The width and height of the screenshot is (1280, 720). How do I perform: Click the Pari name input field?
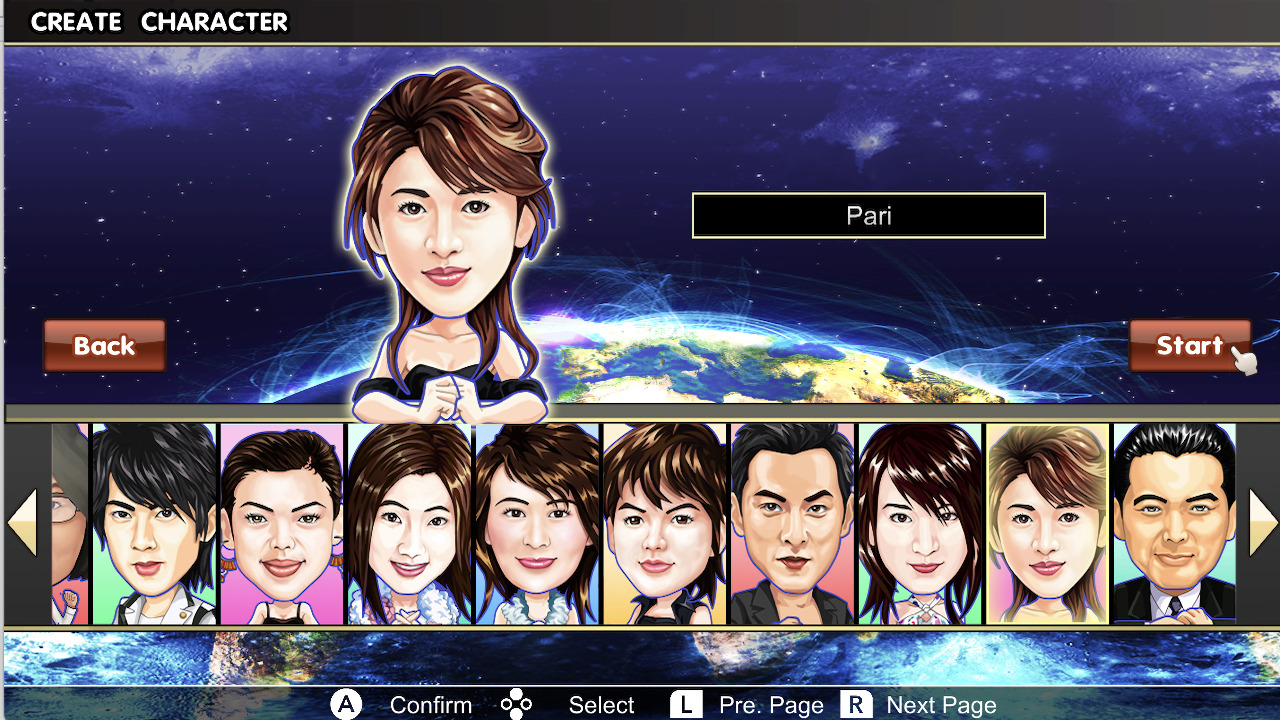click(x=868, y=215)
